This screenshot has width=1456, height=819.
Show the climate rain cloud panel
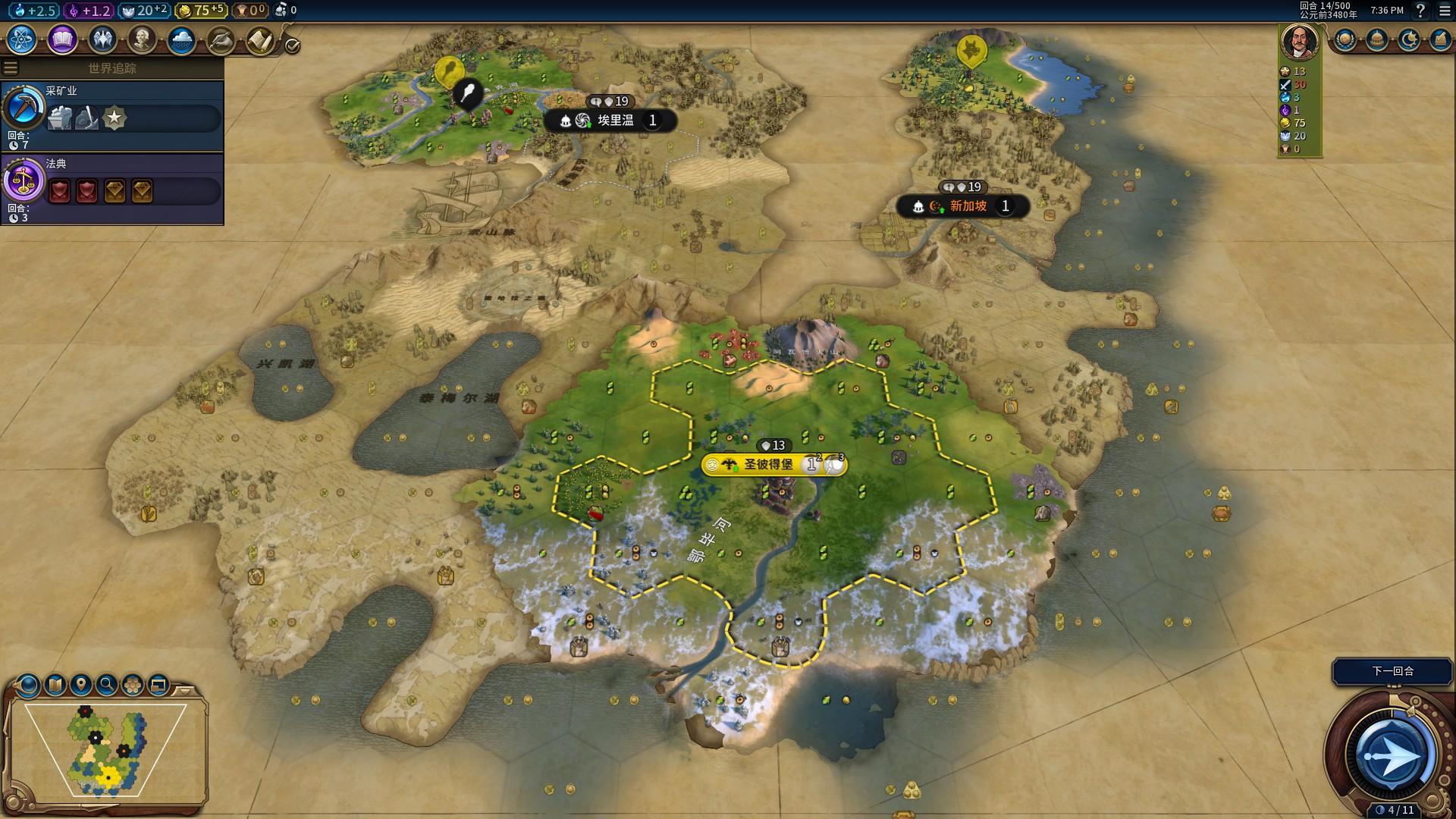(x=181, y=39)
